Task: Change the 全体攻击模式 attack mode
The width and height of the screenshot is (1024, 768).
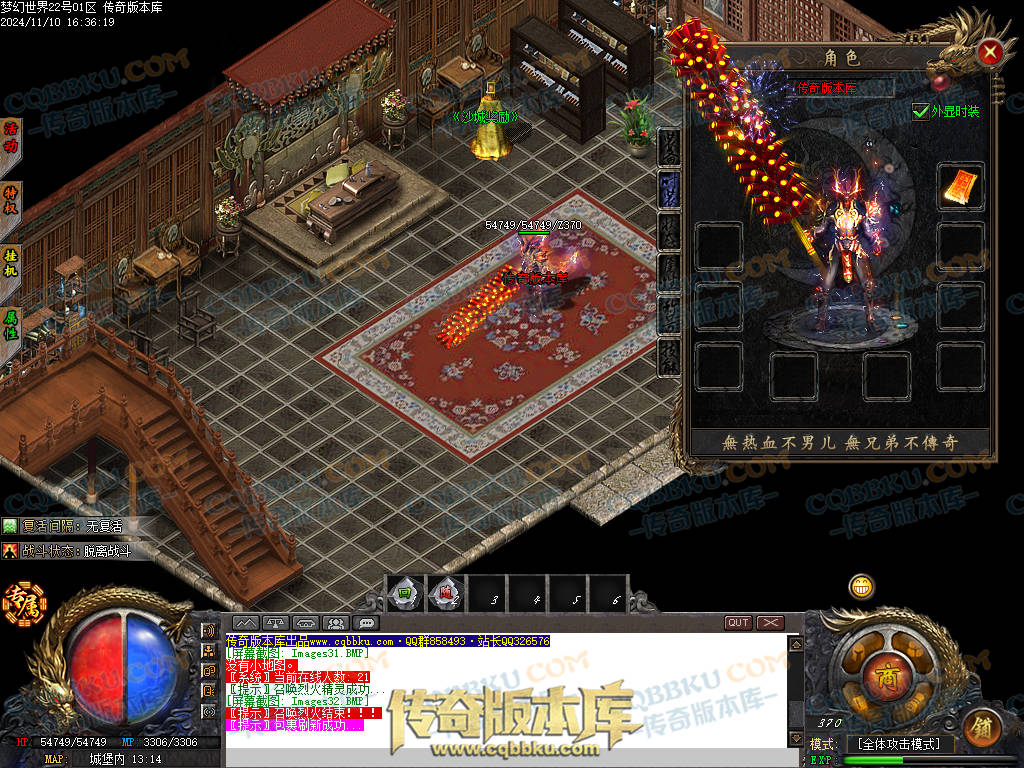Action: (899, 744)
